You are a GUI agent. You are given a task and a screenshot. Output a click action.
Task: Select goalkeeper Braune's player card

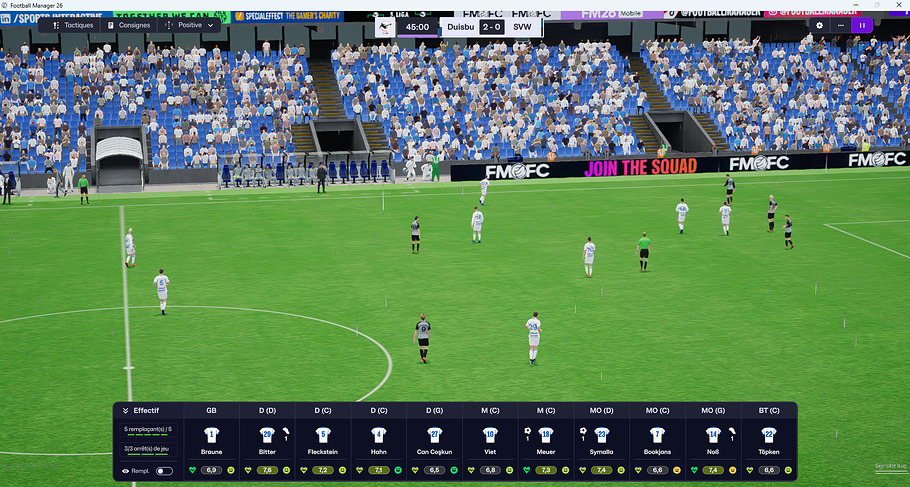[211, 441]
